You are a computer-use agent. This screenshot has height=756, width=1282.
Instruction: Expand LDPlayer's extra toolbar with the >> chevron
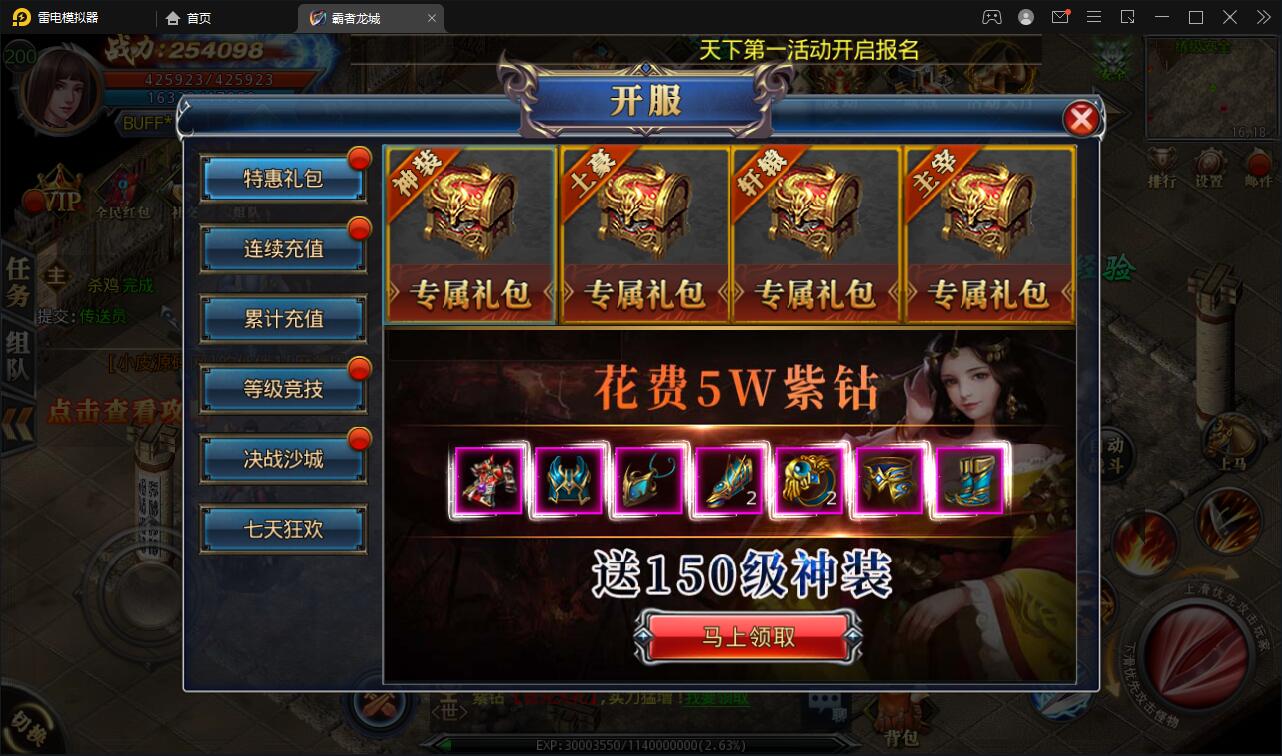pos(1263,17)
